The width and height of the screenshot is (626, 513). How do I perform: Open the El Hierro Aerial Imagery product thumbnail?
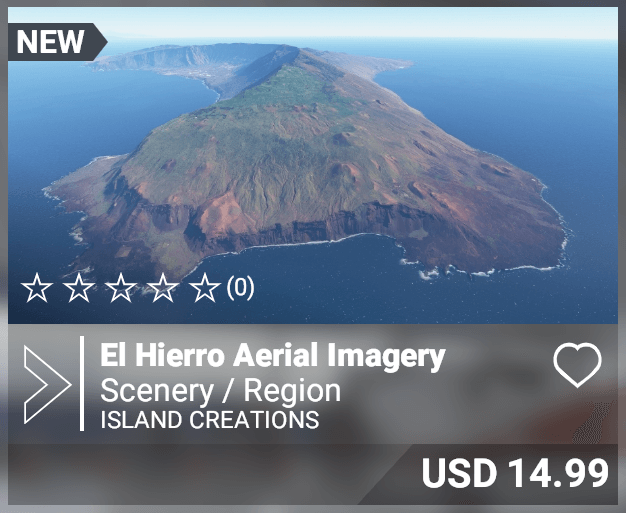point(312,160)
